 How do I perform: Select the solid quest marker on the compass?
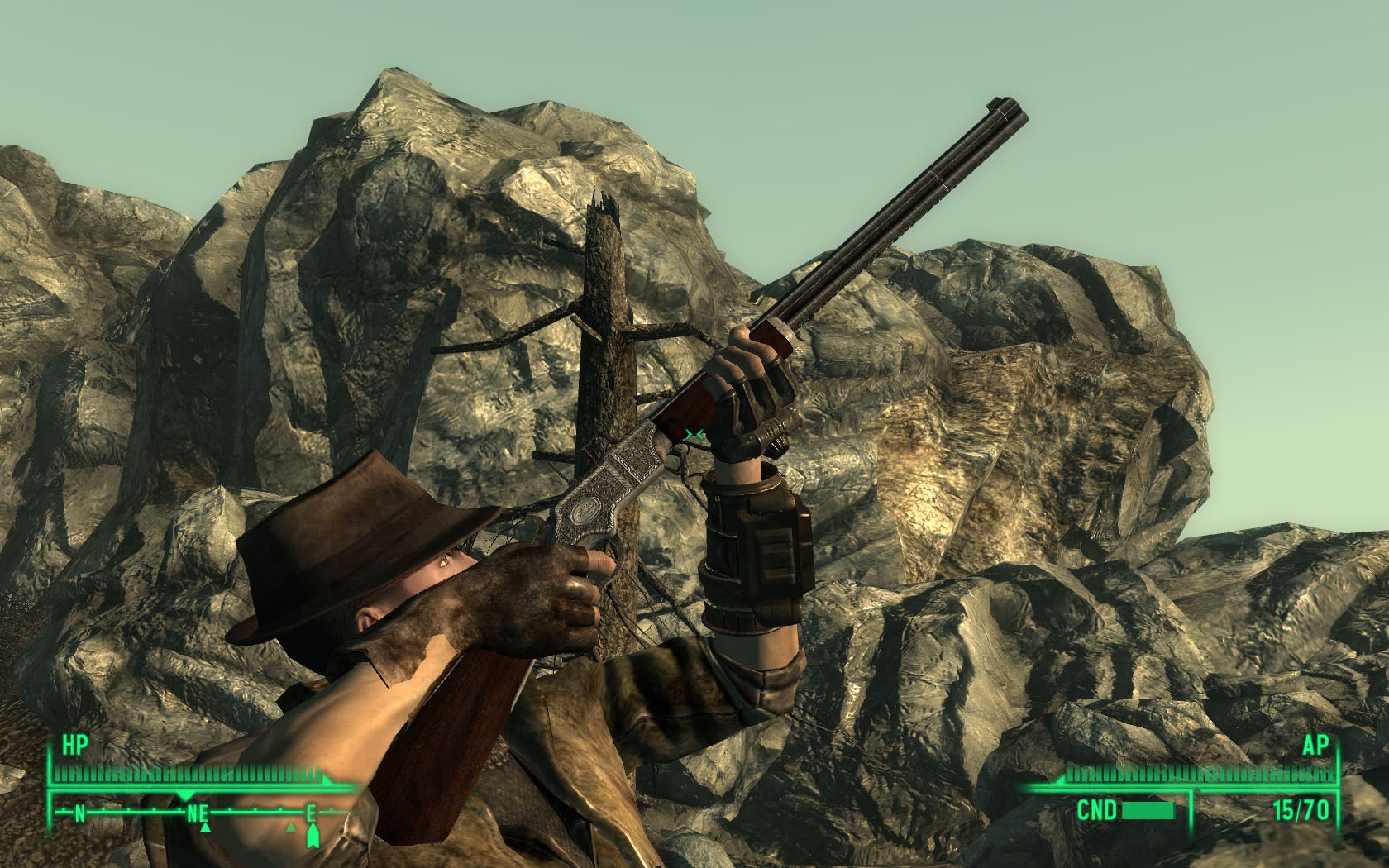312,838
